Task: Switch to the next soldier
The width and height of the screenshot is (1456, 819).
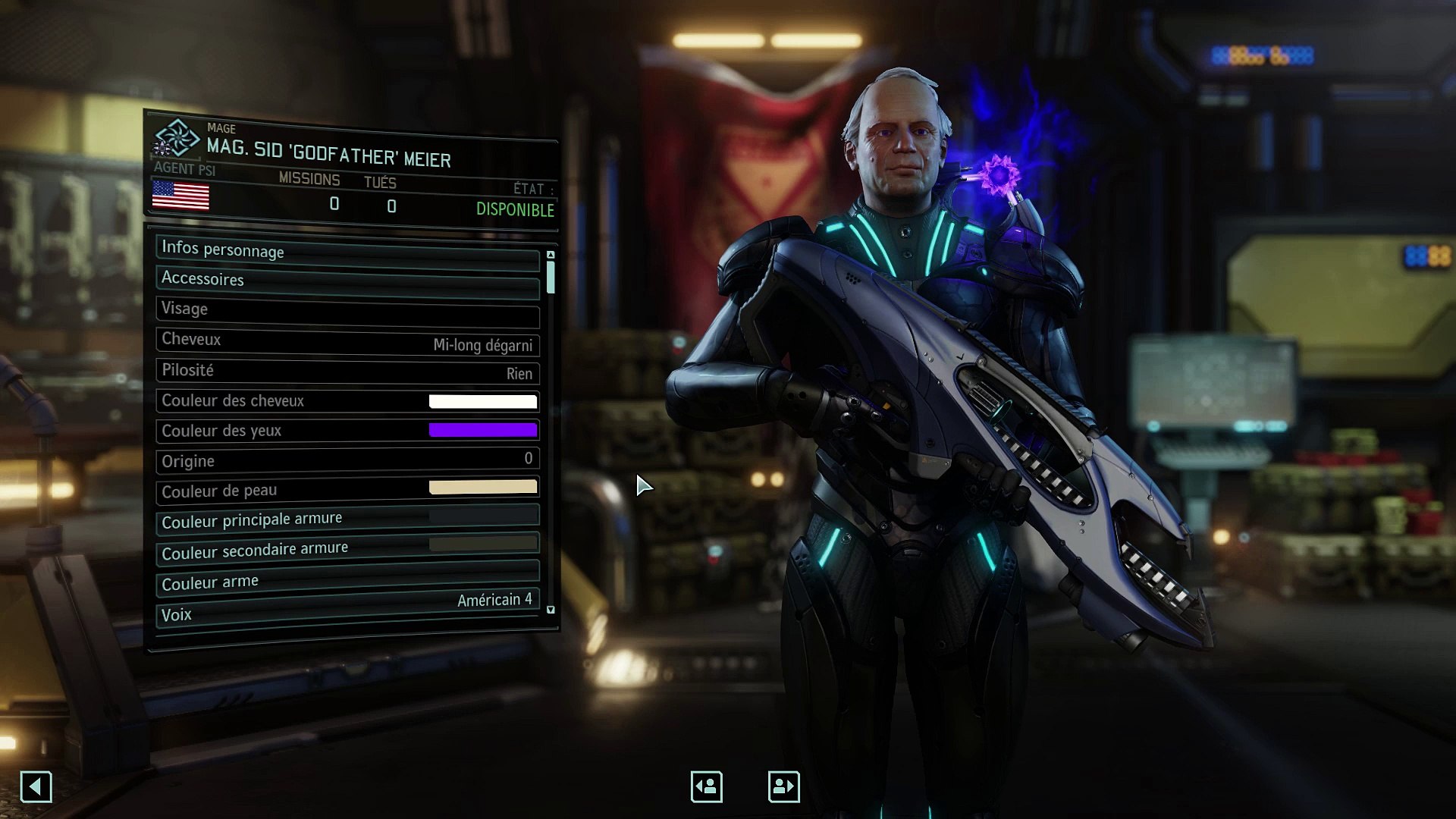Action: (783, 786)
